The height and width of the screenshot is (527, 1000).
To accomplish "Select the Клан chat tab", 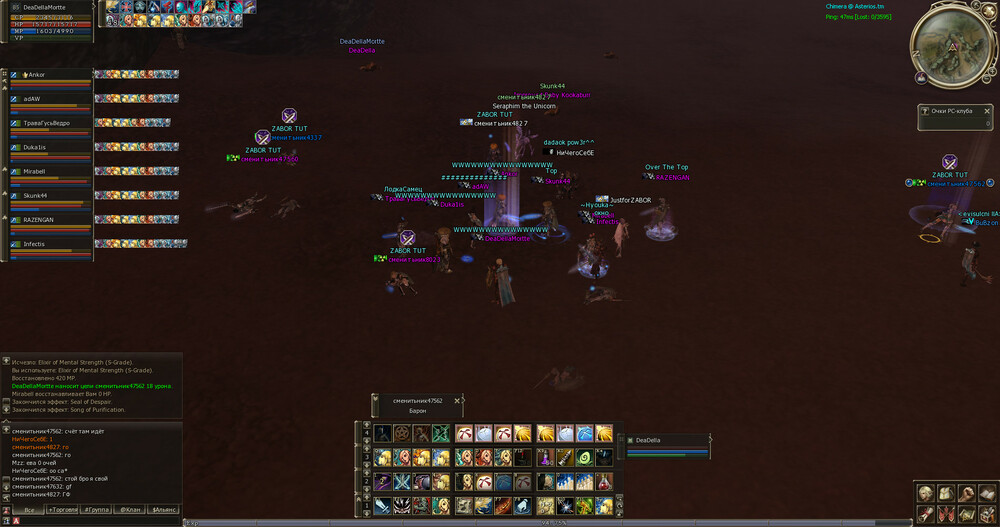I will point(131,509).
